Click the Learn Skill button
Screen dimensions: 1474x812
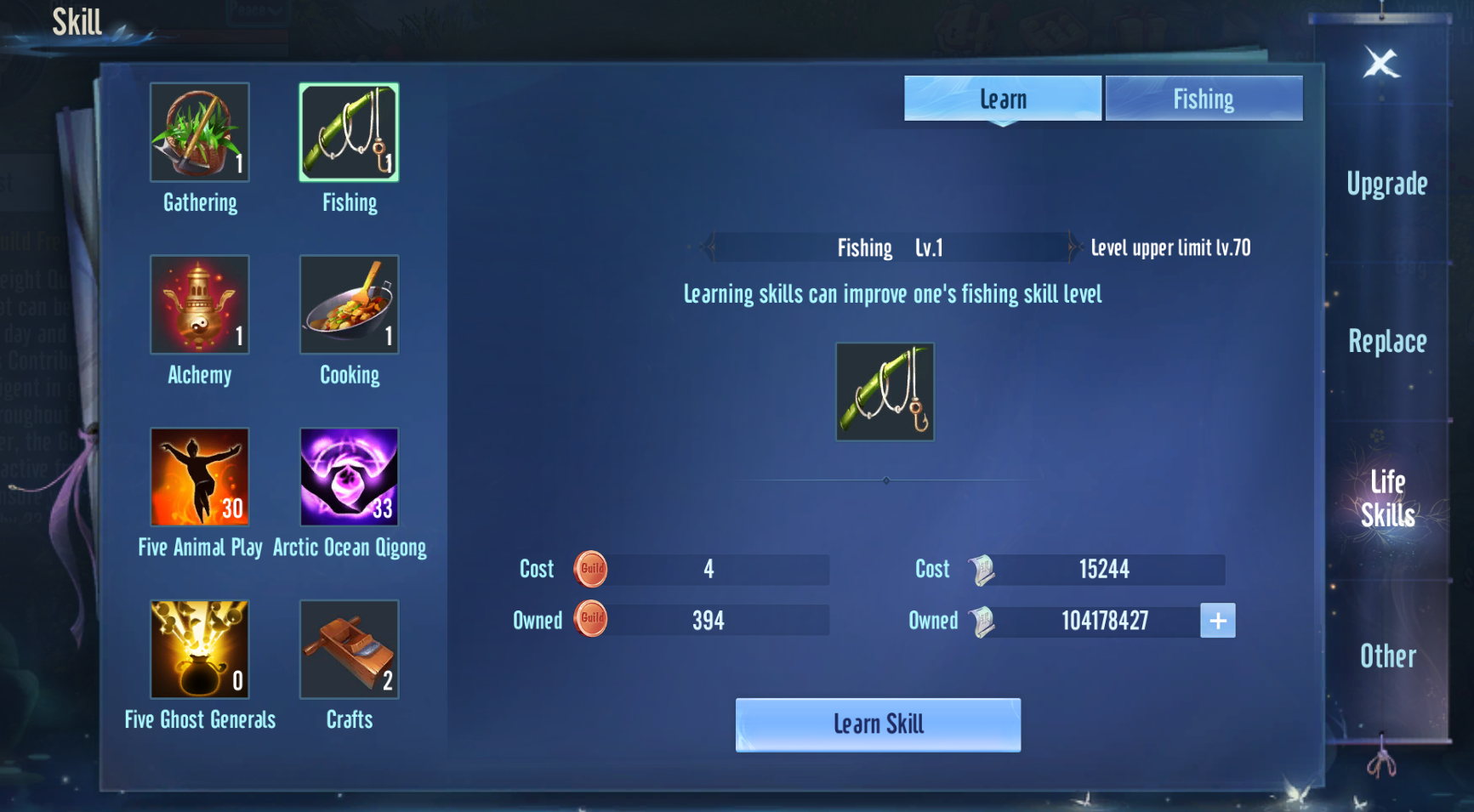tap(878, 724)
